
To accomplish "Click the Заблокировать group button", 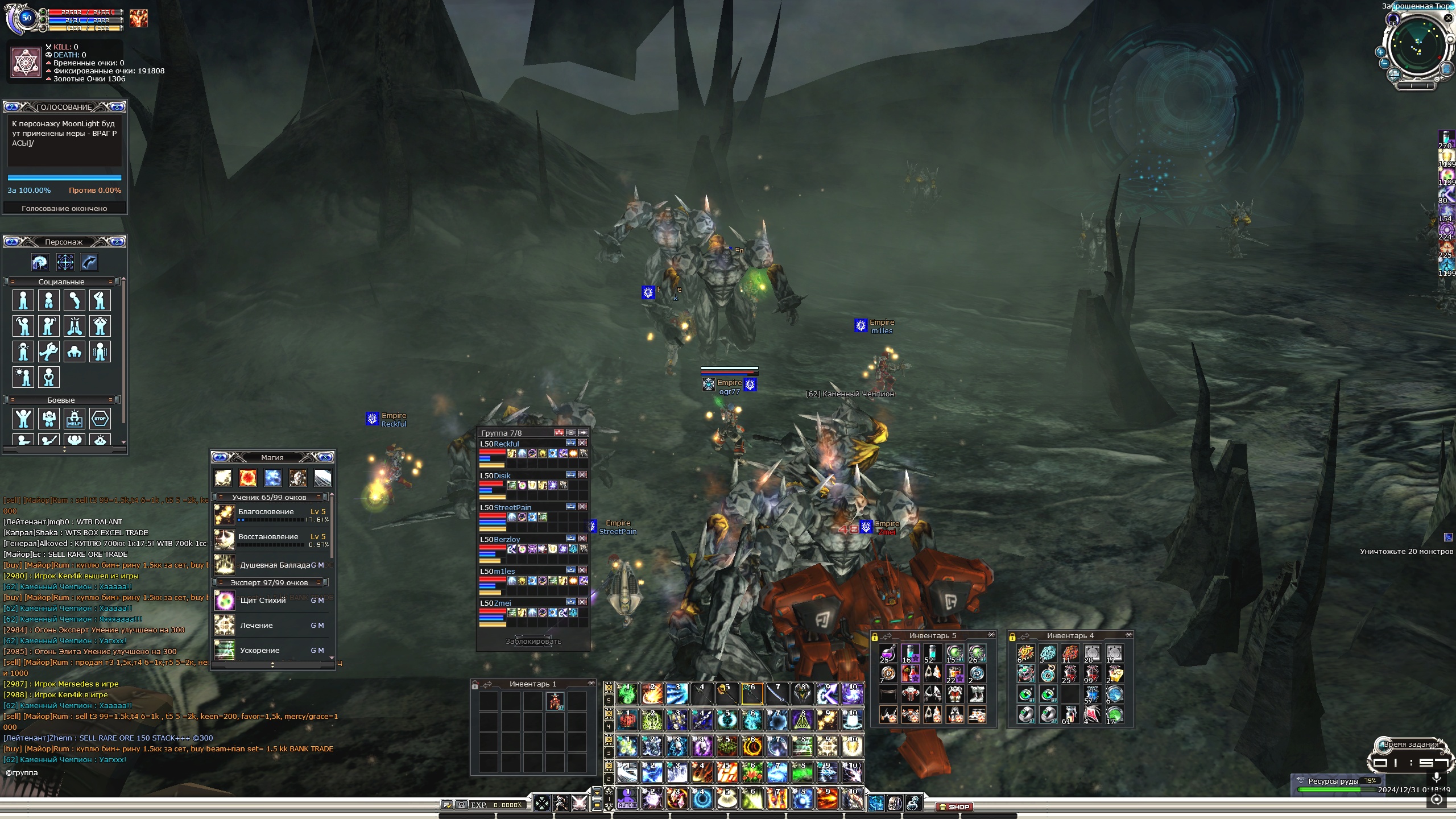I will pyautogui.click(x=533, y=641).
